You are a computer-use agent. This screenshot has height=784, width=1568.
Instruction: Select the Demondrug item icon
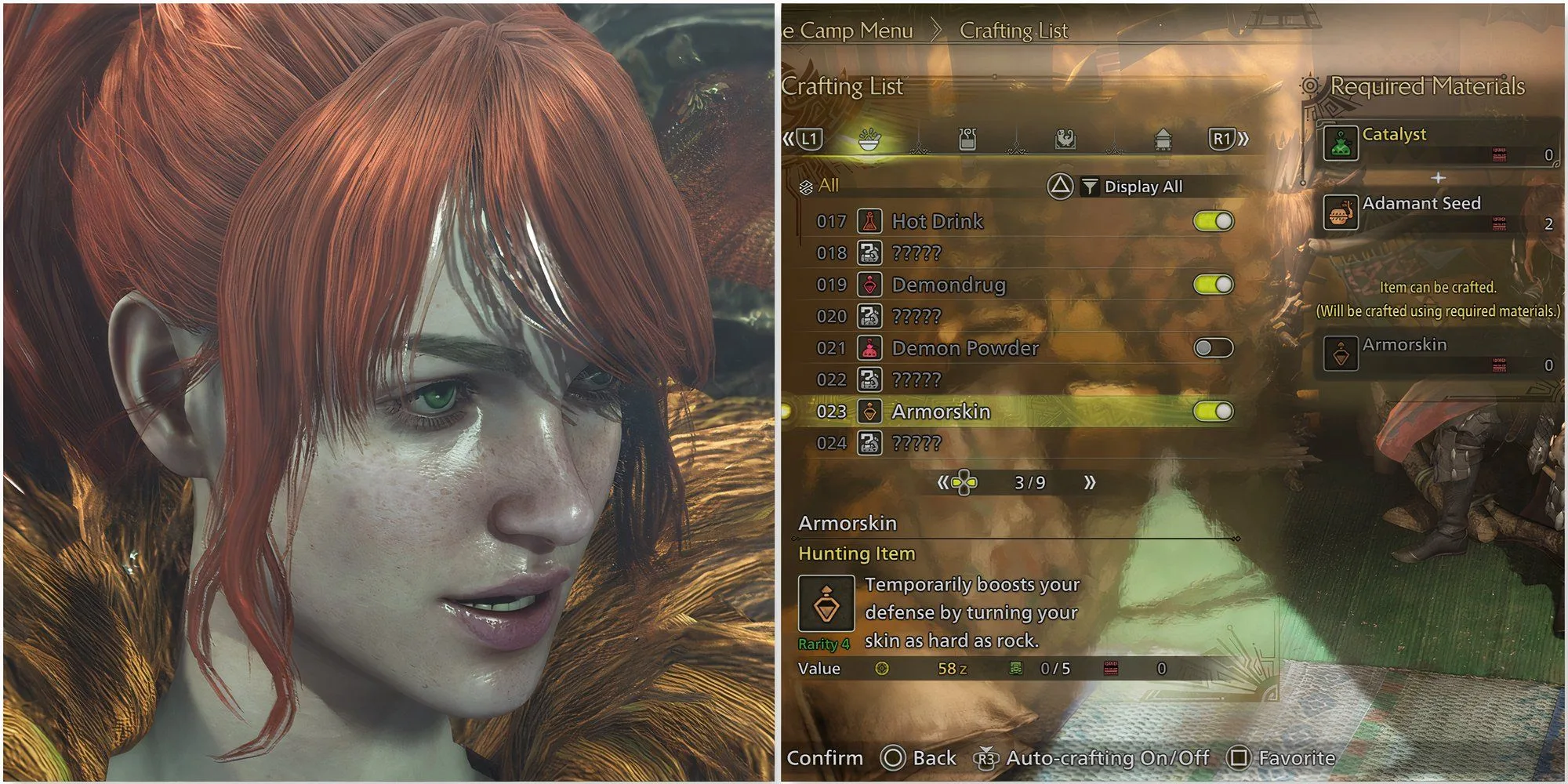point(869,285)
